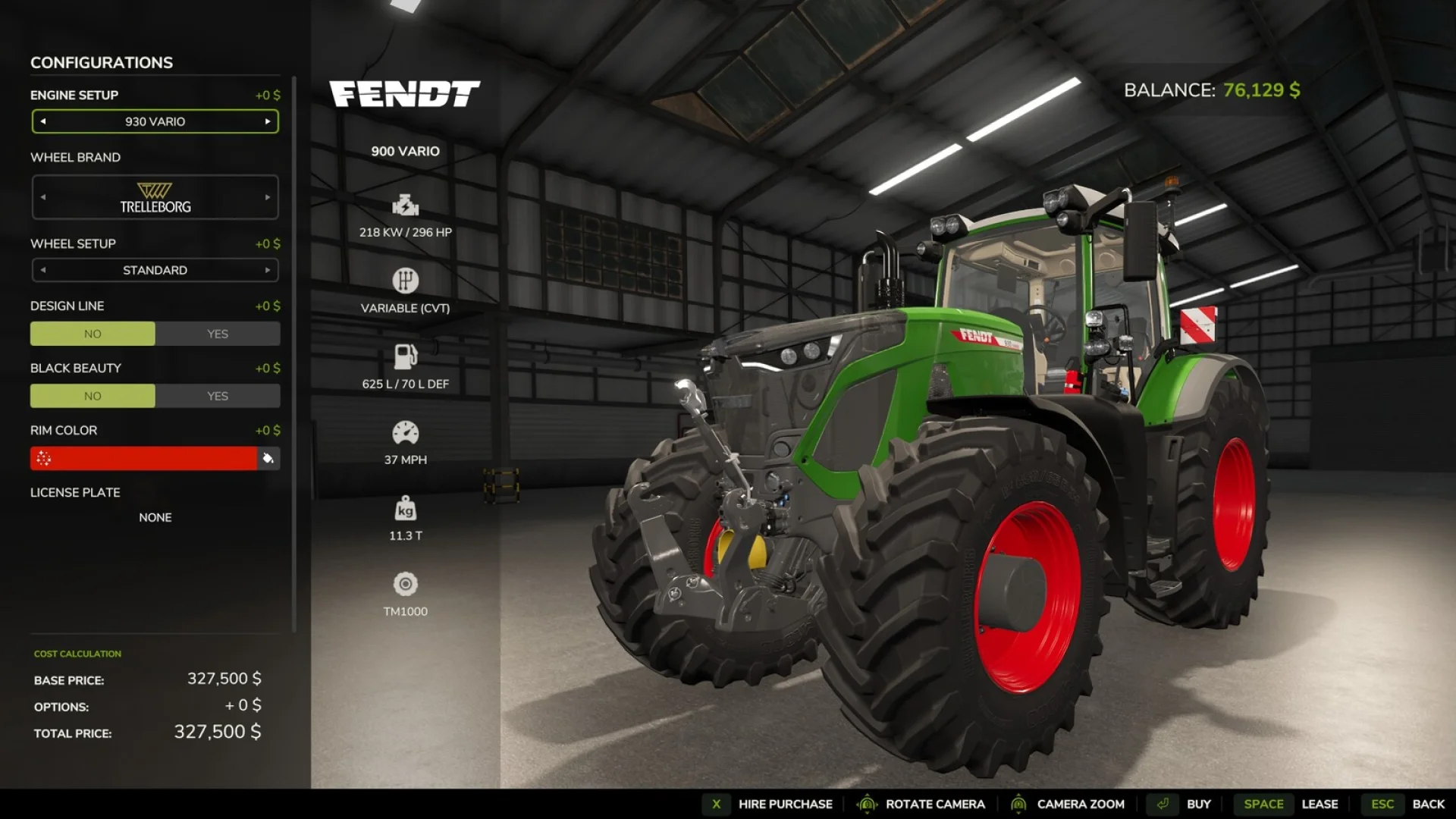
Task: Click the weight icon above 11.3 T
Action: (x=405, y=510)
